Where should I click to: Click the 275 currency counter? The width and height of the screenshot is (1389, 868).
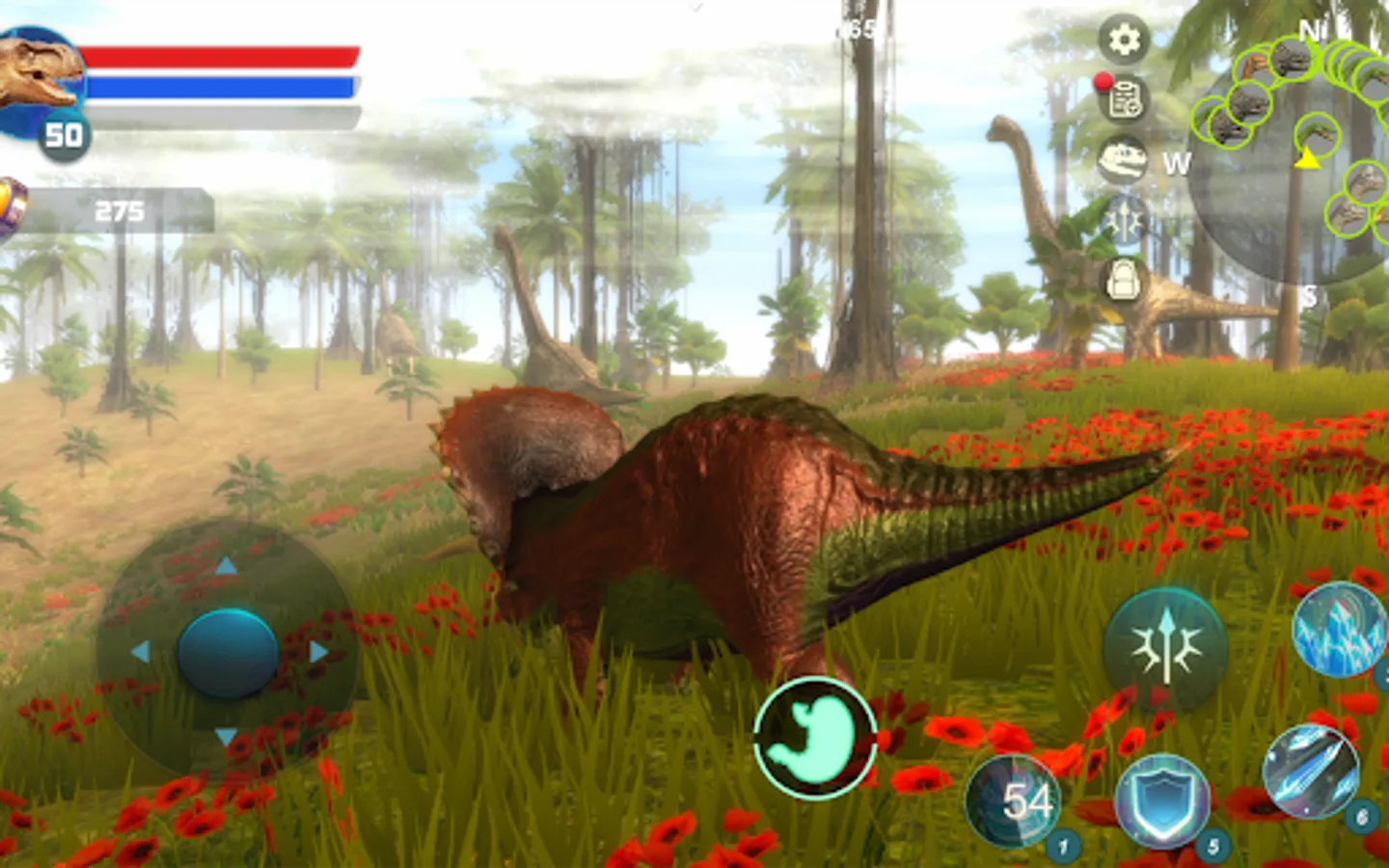point(118,211)
